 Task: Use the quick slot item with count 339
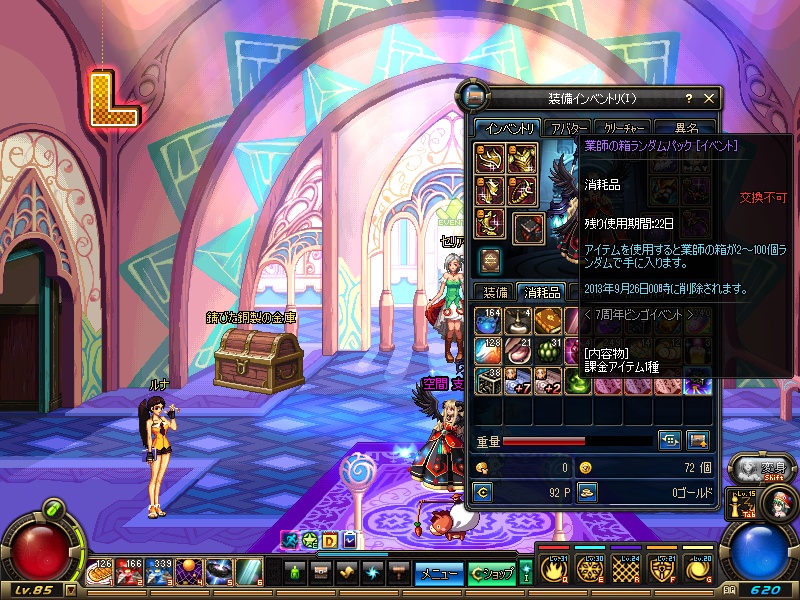(x=160, y=572)
